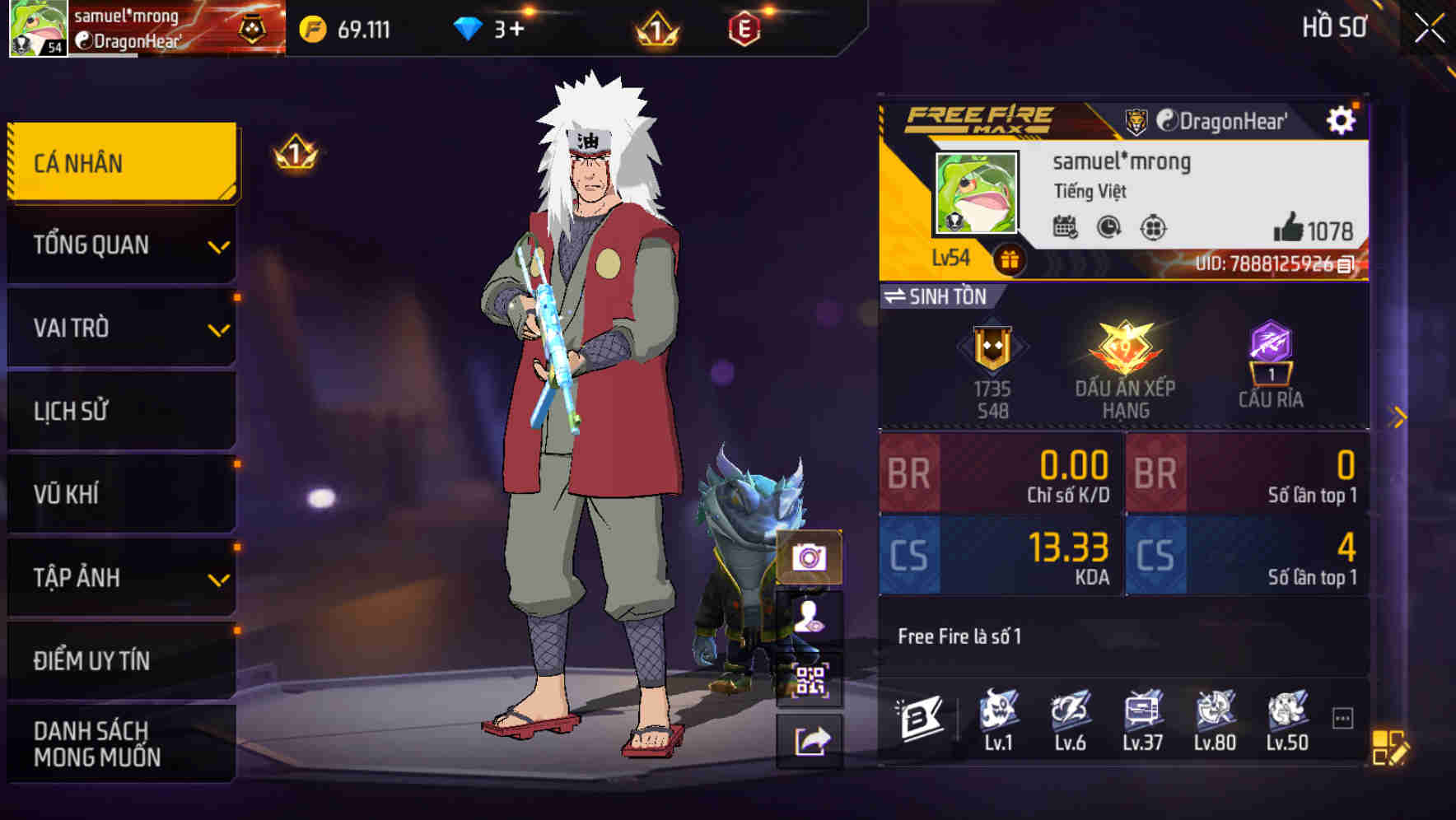1456x820 pixels.
Task: Open the settings gear in the profile card
Action: tap(1343, 119)
